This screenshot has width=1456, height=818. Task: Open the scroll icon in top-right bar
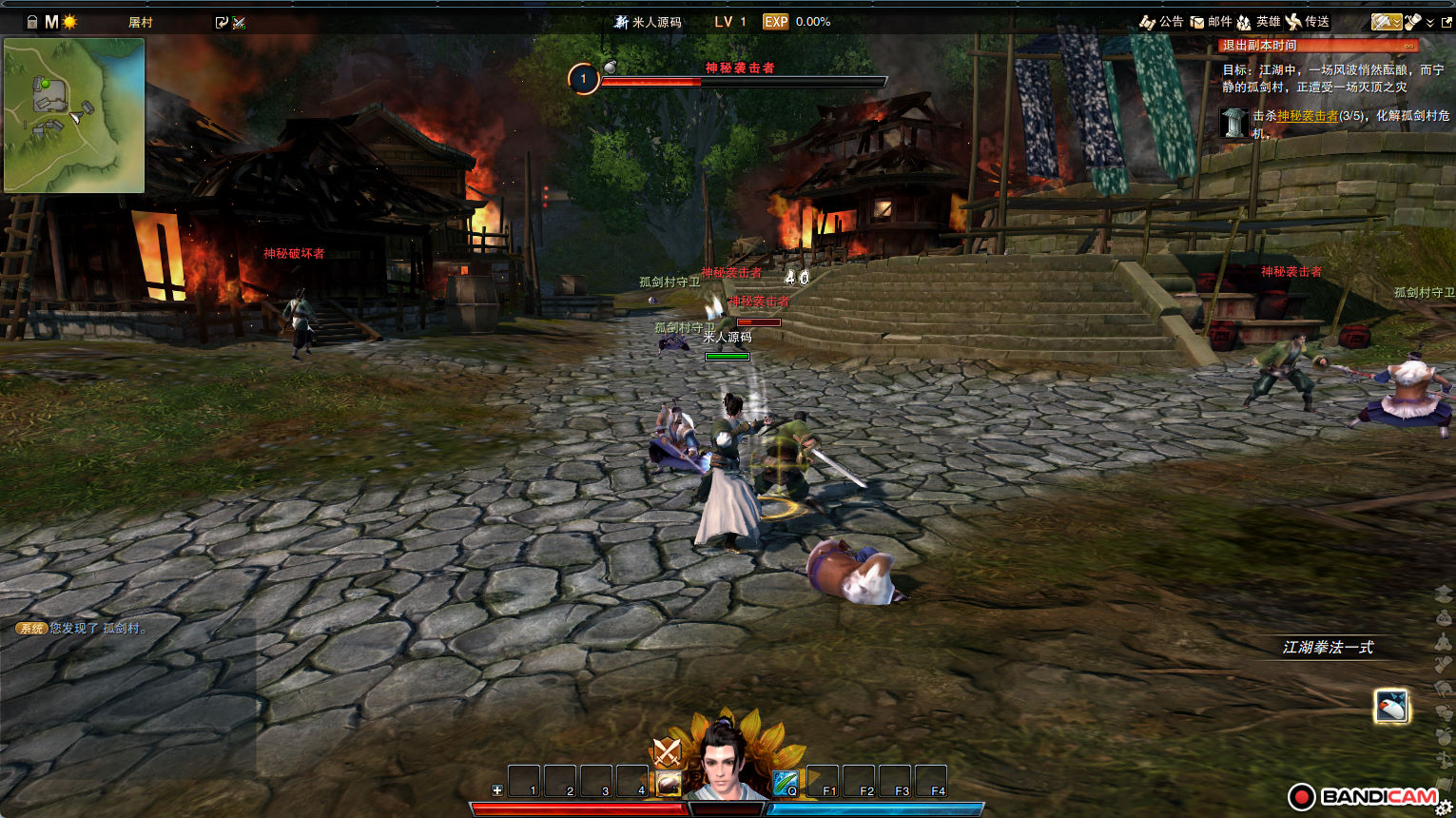(x=1413, y=22)
